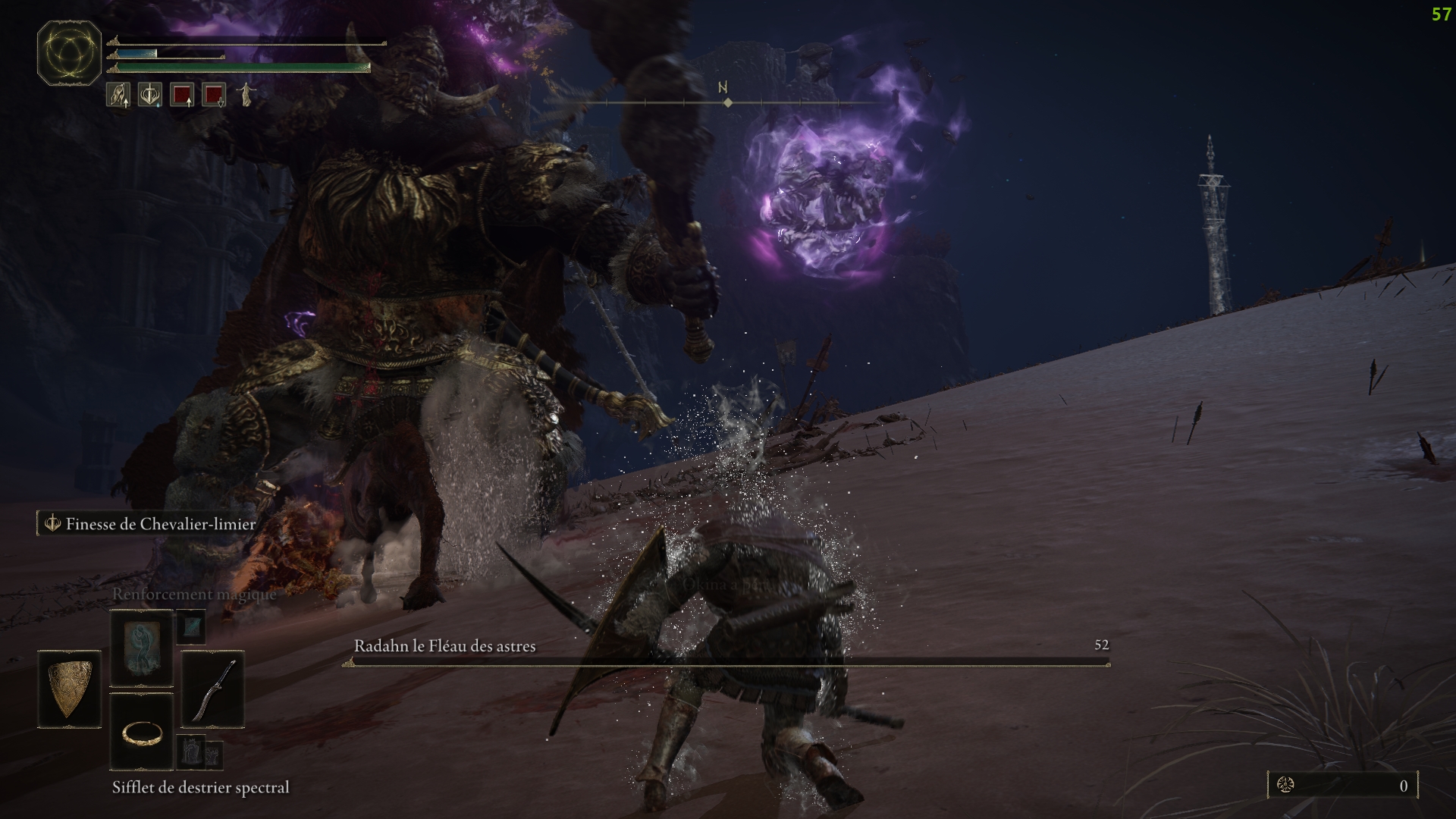The height and width of the screenshot is (819, 1456).
Task: Select the curved sword weapon slot
Action: pyautogui.click(x=213, y=689)
